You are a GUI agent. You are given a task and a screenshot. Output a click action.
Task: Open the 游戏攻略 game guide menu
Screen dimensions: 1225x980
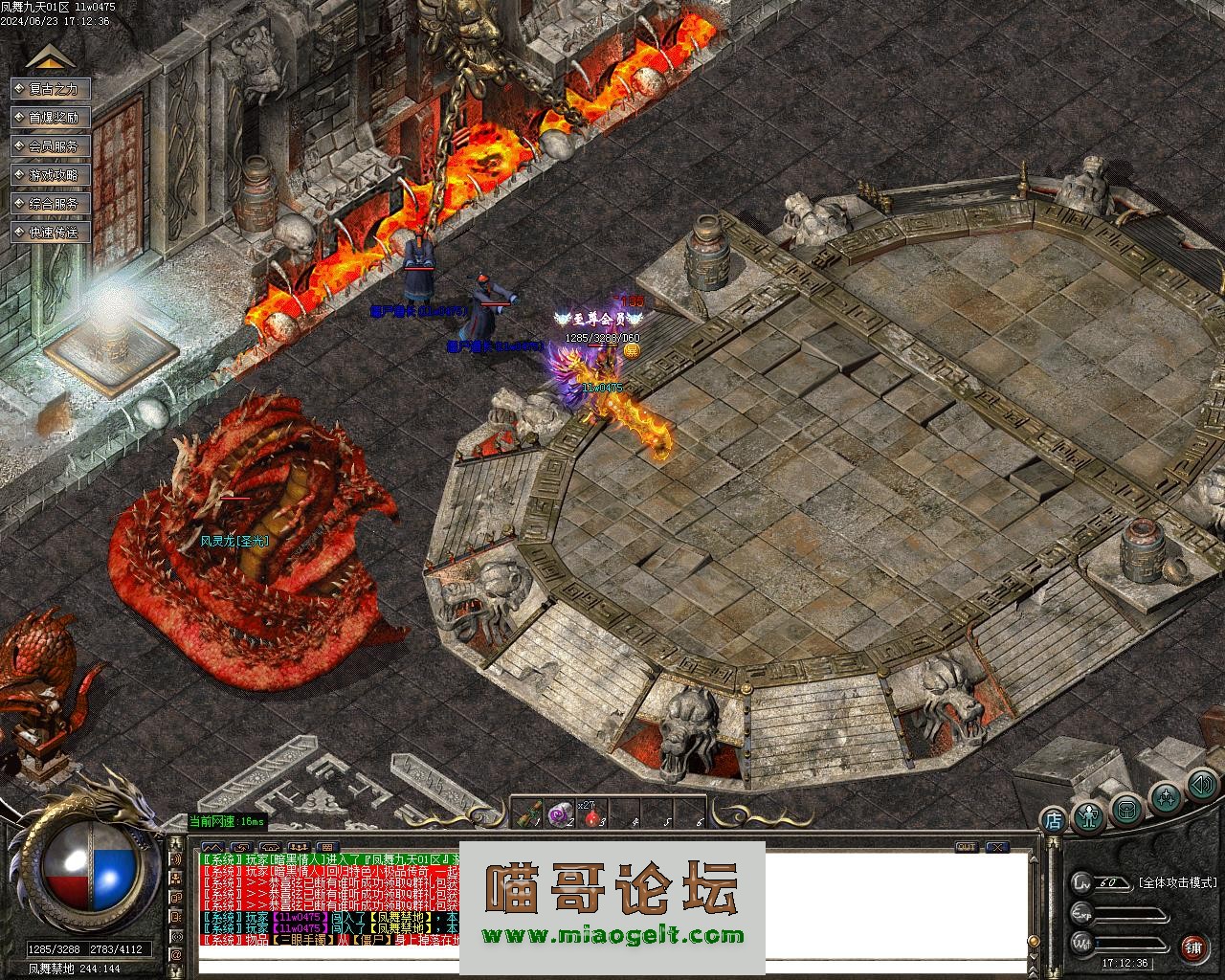pyautogui.click(x=51, y=175)
